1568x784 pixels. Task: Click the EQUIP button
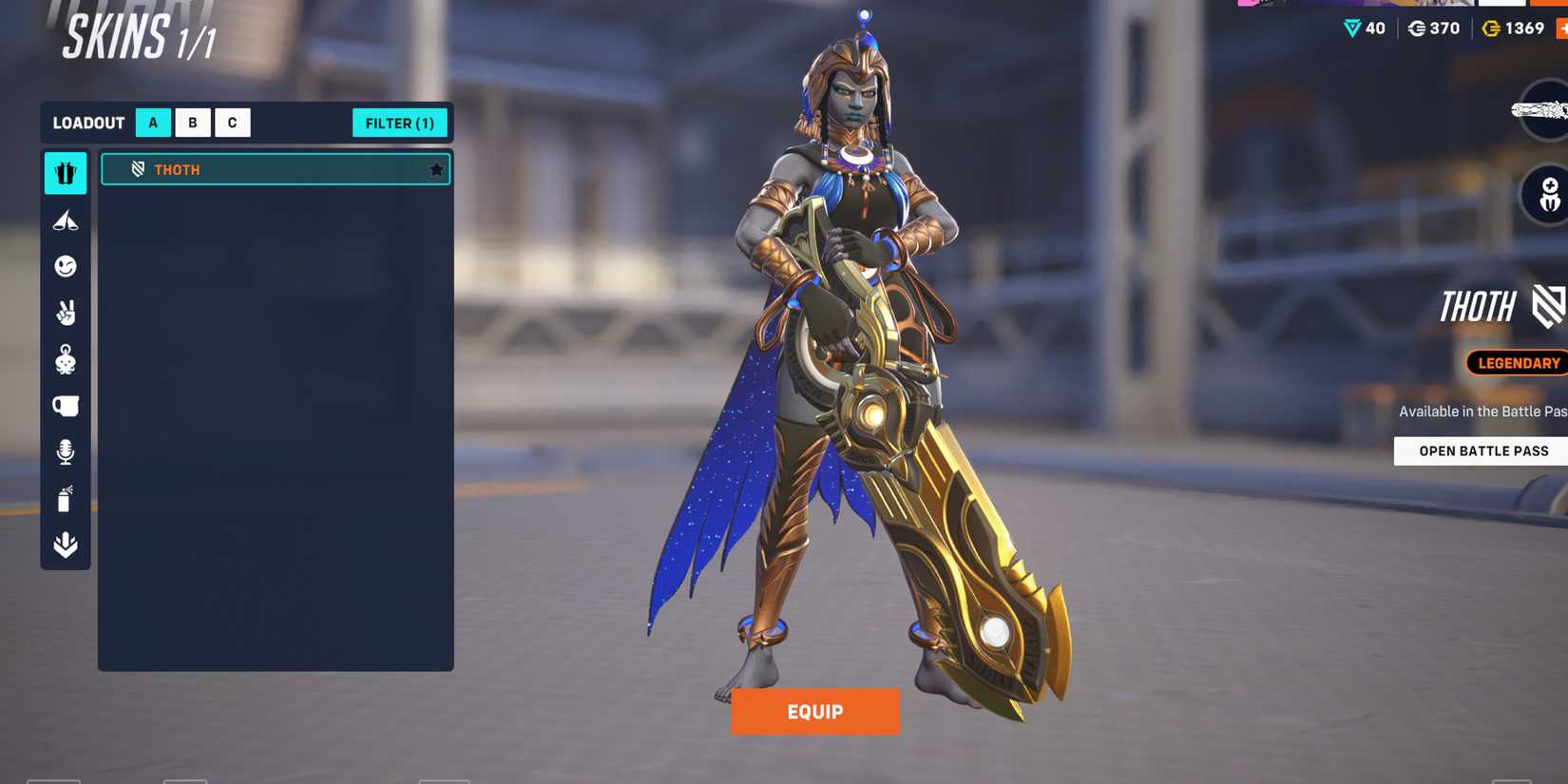click(x=814, y=711)
